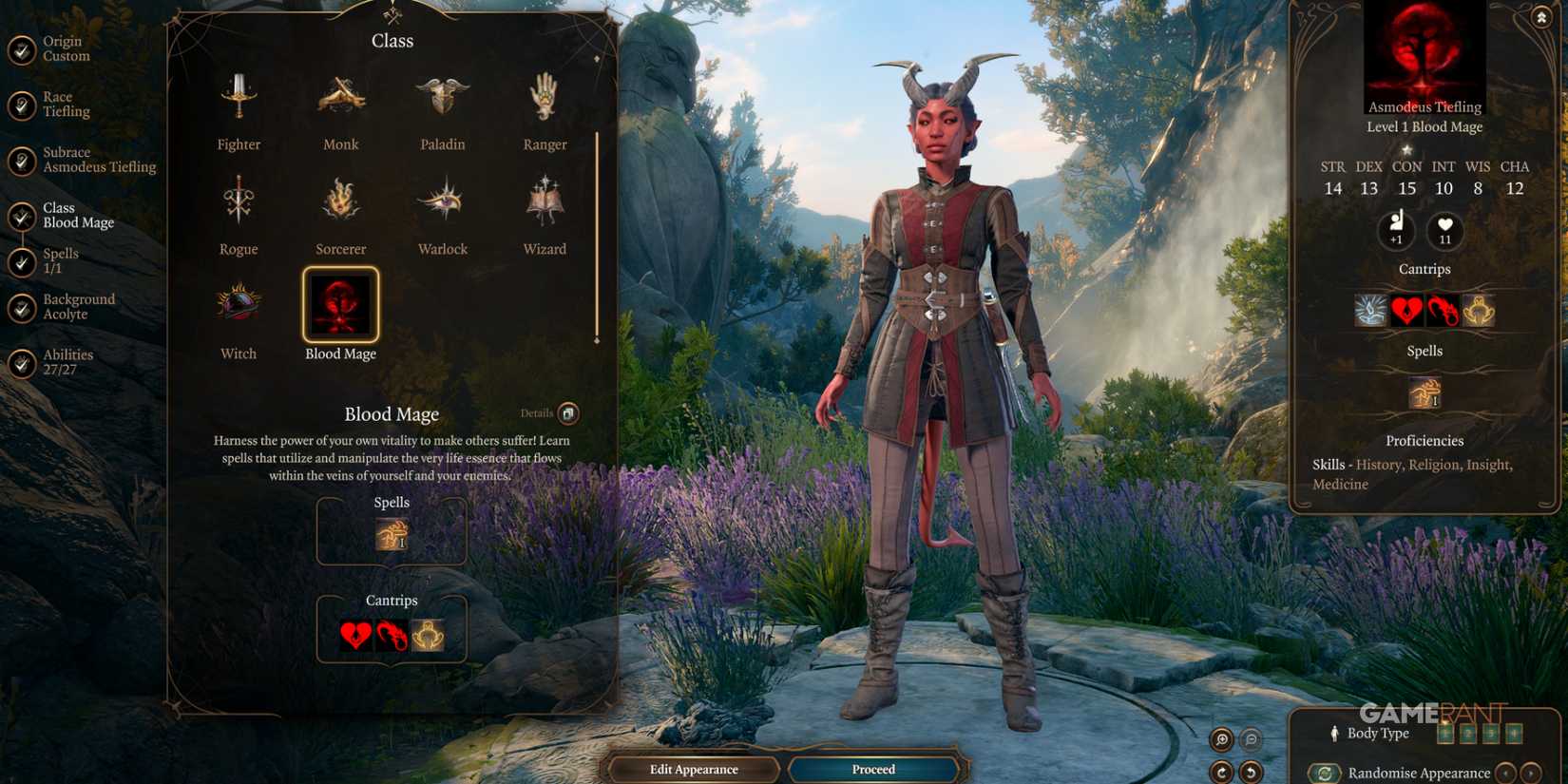Click the Edit Appearance button
1568x784 pixels.
pyautogui.click(x=695, y=769)
